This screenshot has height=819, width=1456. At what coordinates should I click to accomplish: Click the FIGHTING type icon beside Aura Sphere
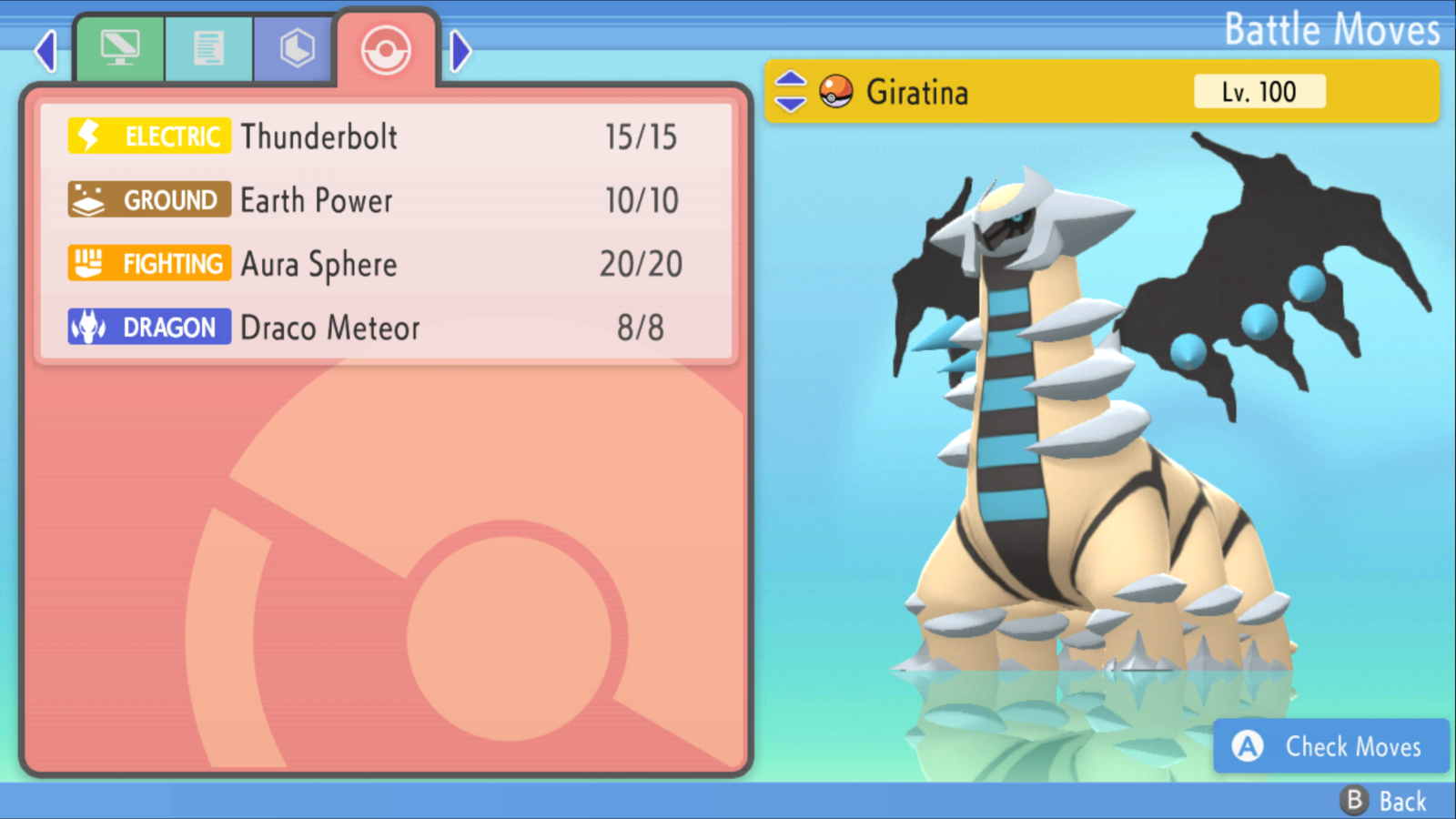point(147,263)
